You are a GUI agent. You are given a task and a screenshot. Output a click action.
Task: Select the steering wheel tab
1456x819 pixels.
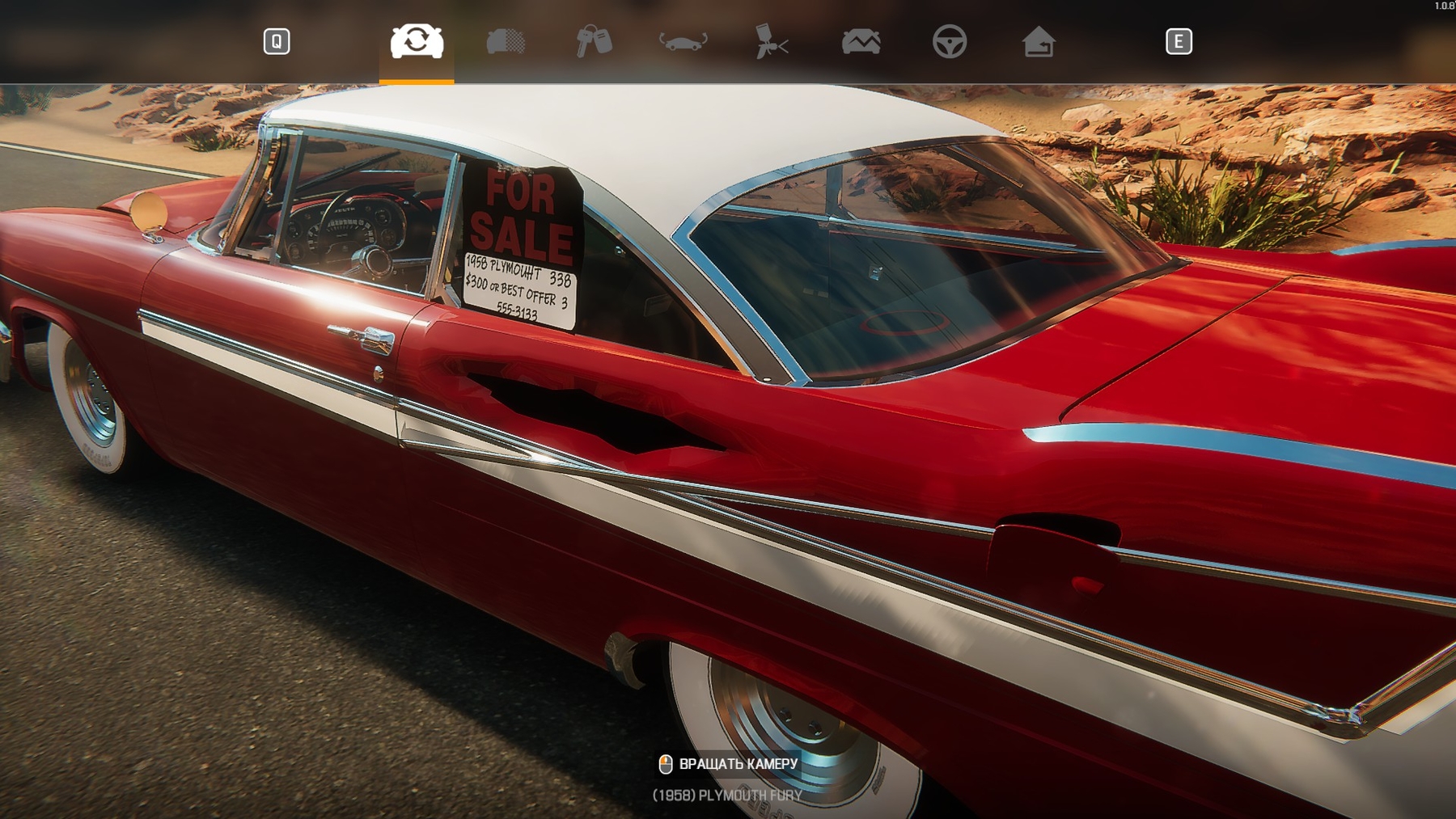pos(949,41)
